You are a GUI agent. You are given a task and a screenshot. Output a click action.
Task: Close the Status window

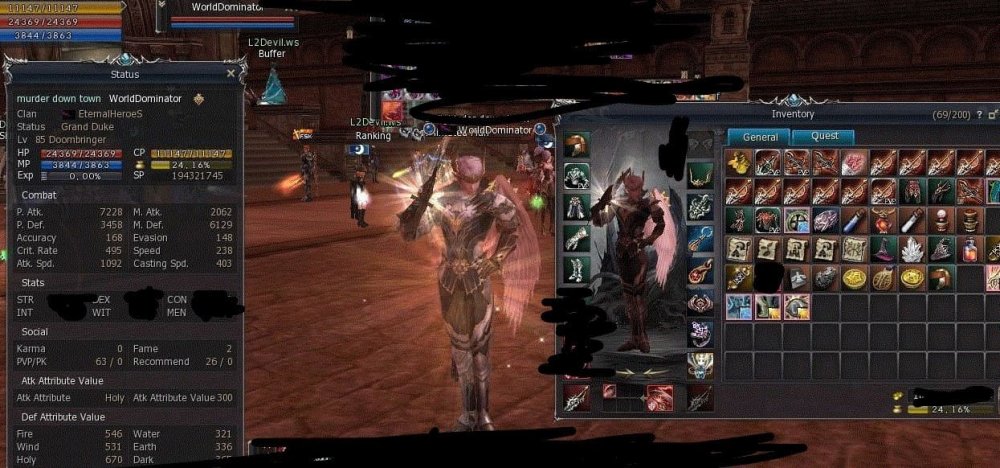[231, 73]
